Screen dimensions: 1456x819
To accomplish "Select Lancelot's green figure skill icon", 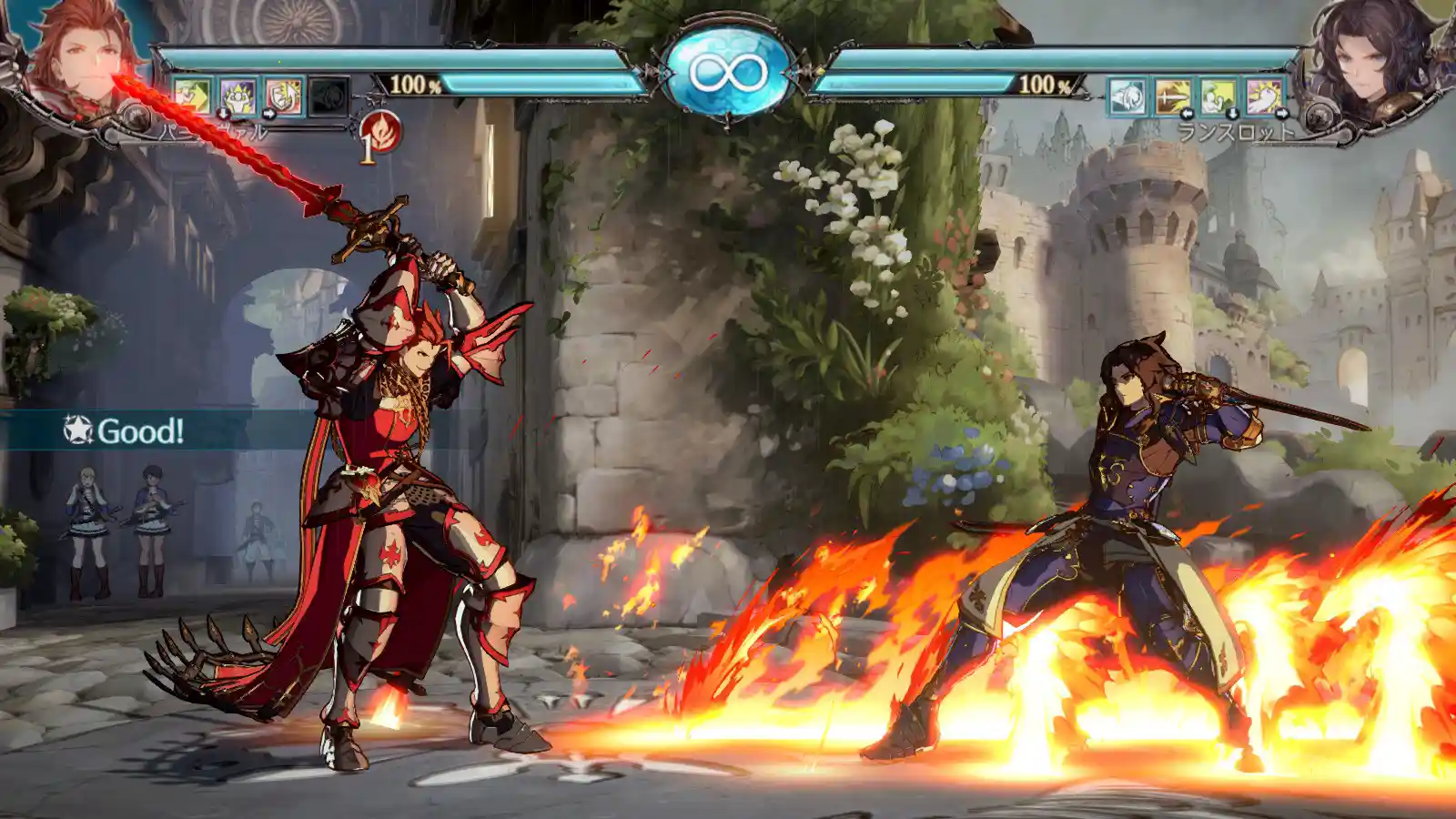I will [1218, 96].
